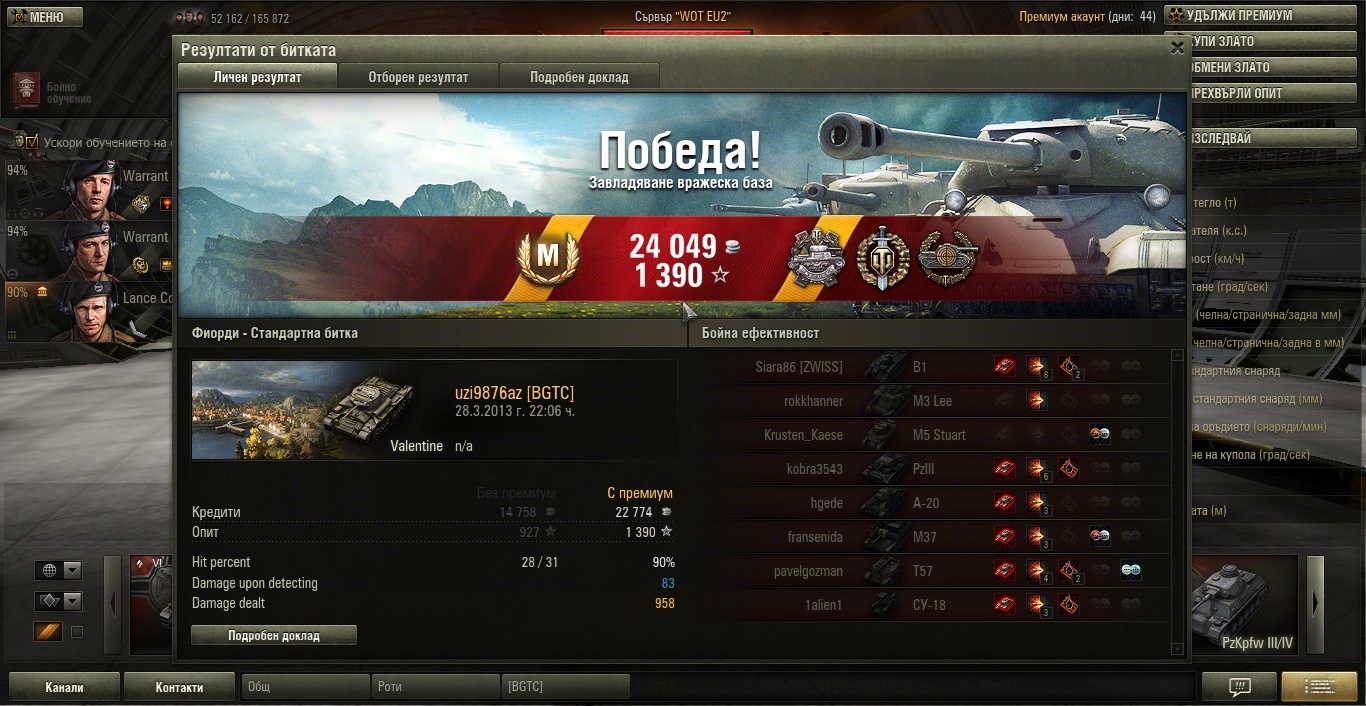Switch to the Отборен резултат tab
The image size is (1366, 706).
coord(418,77)
